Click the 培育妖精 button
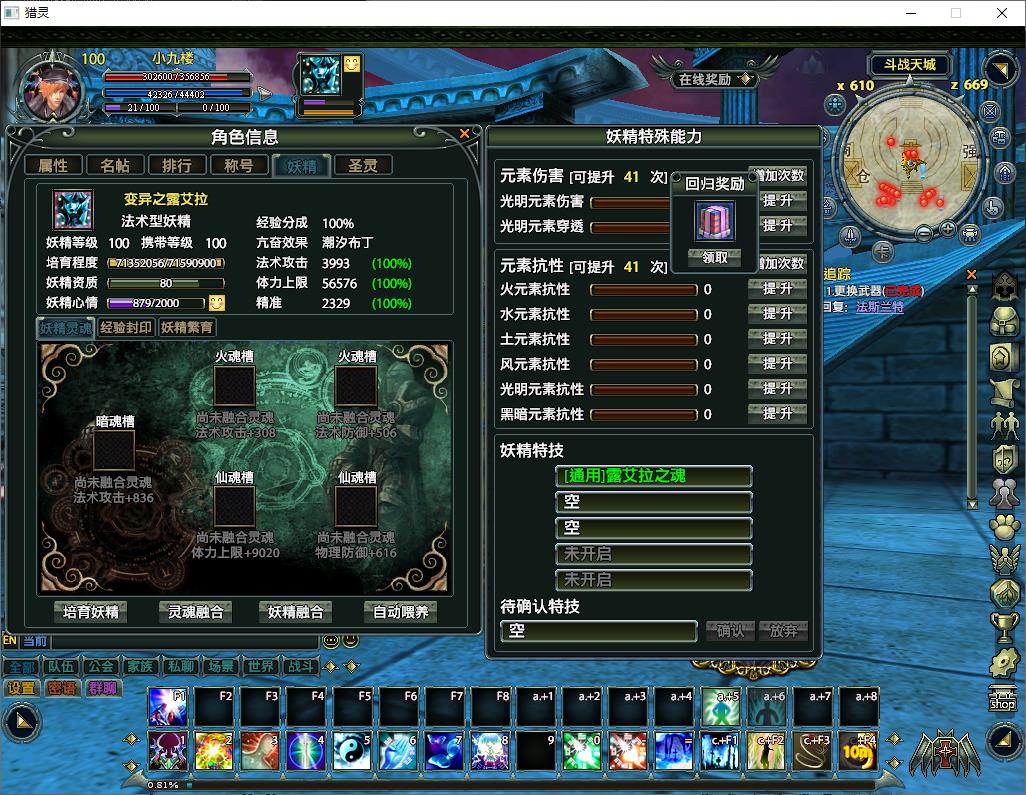The height and width of the screenshot is (795, 1026). coord(91,612)
